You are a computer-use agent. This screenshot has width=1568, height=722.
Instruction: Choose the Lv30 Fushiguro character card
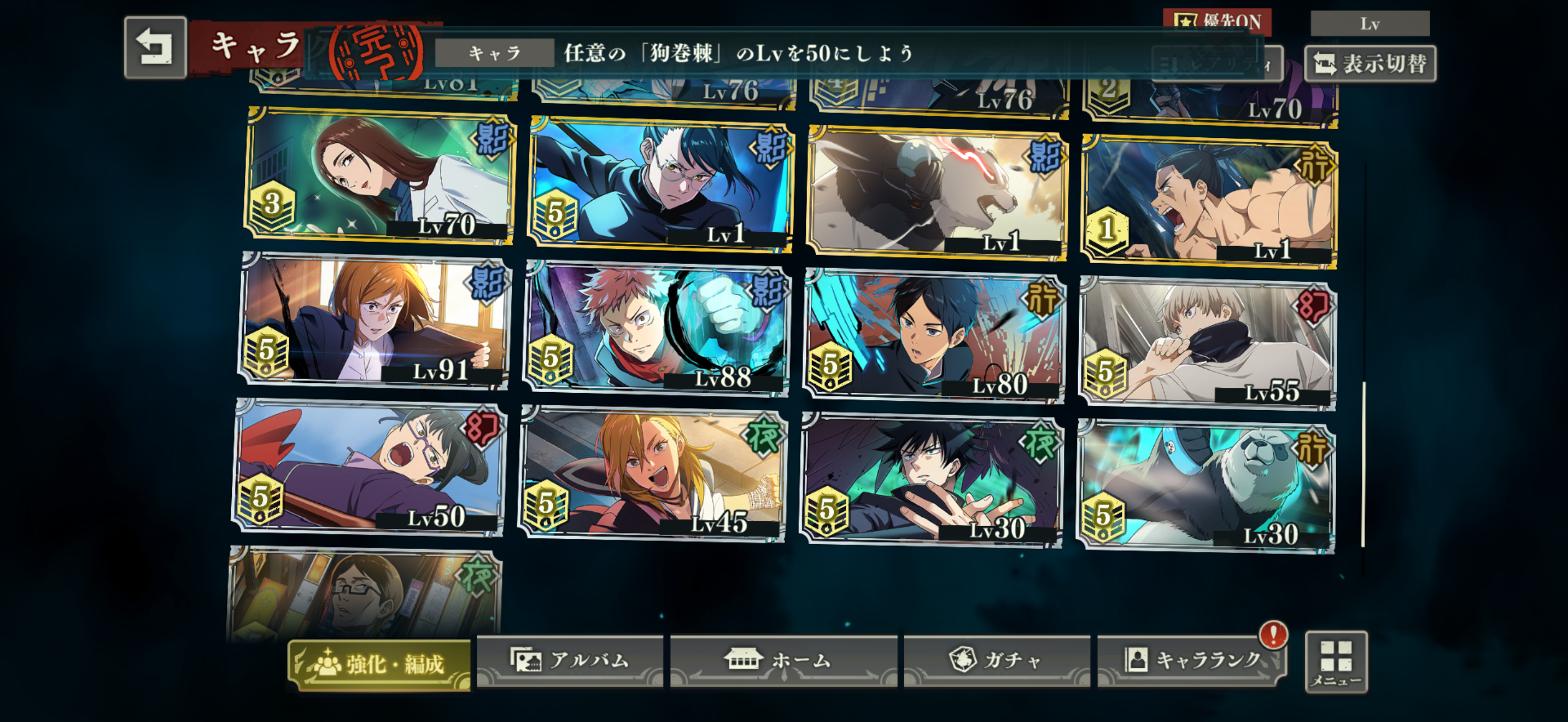(x=931, y=481)
